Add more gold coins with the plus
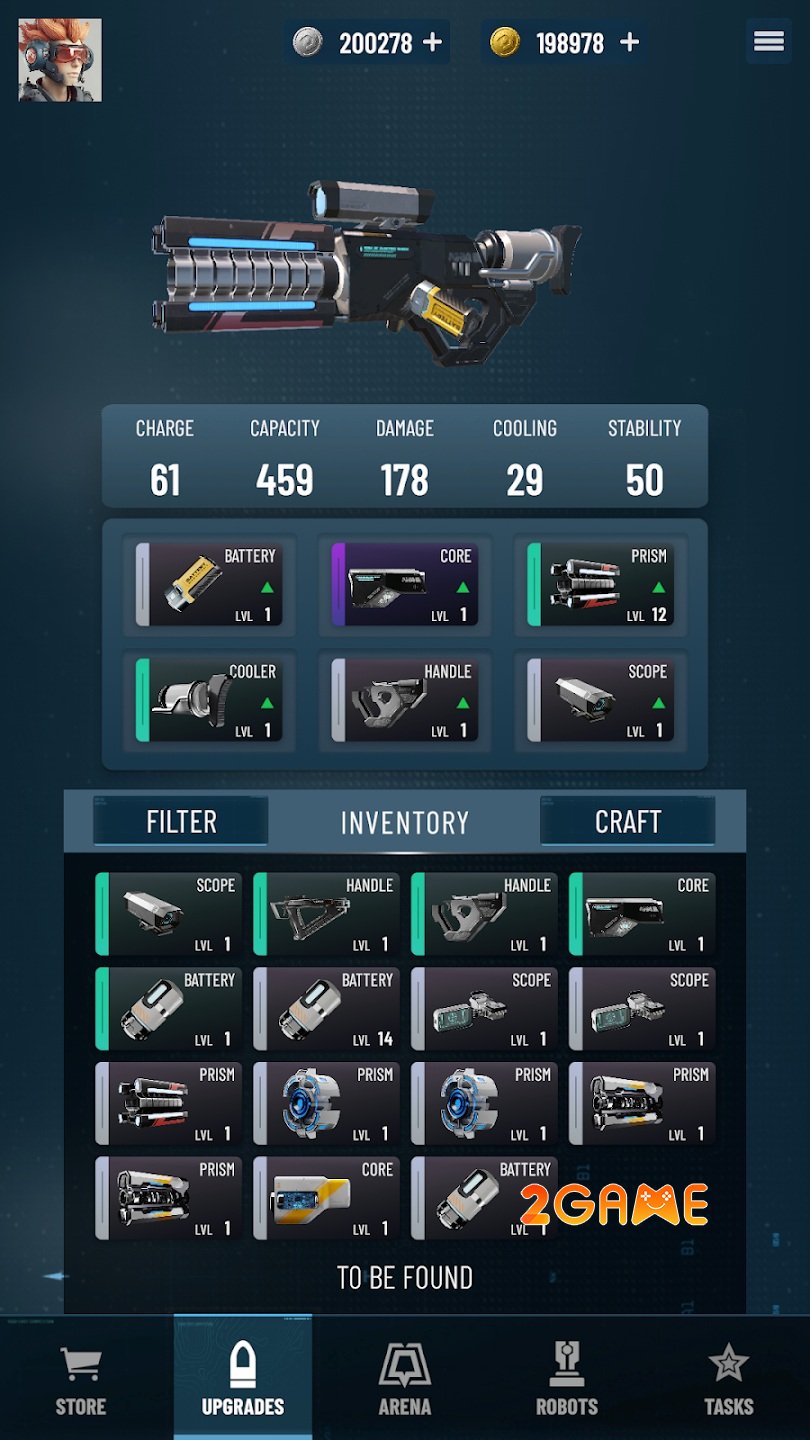 pos(629,42)
